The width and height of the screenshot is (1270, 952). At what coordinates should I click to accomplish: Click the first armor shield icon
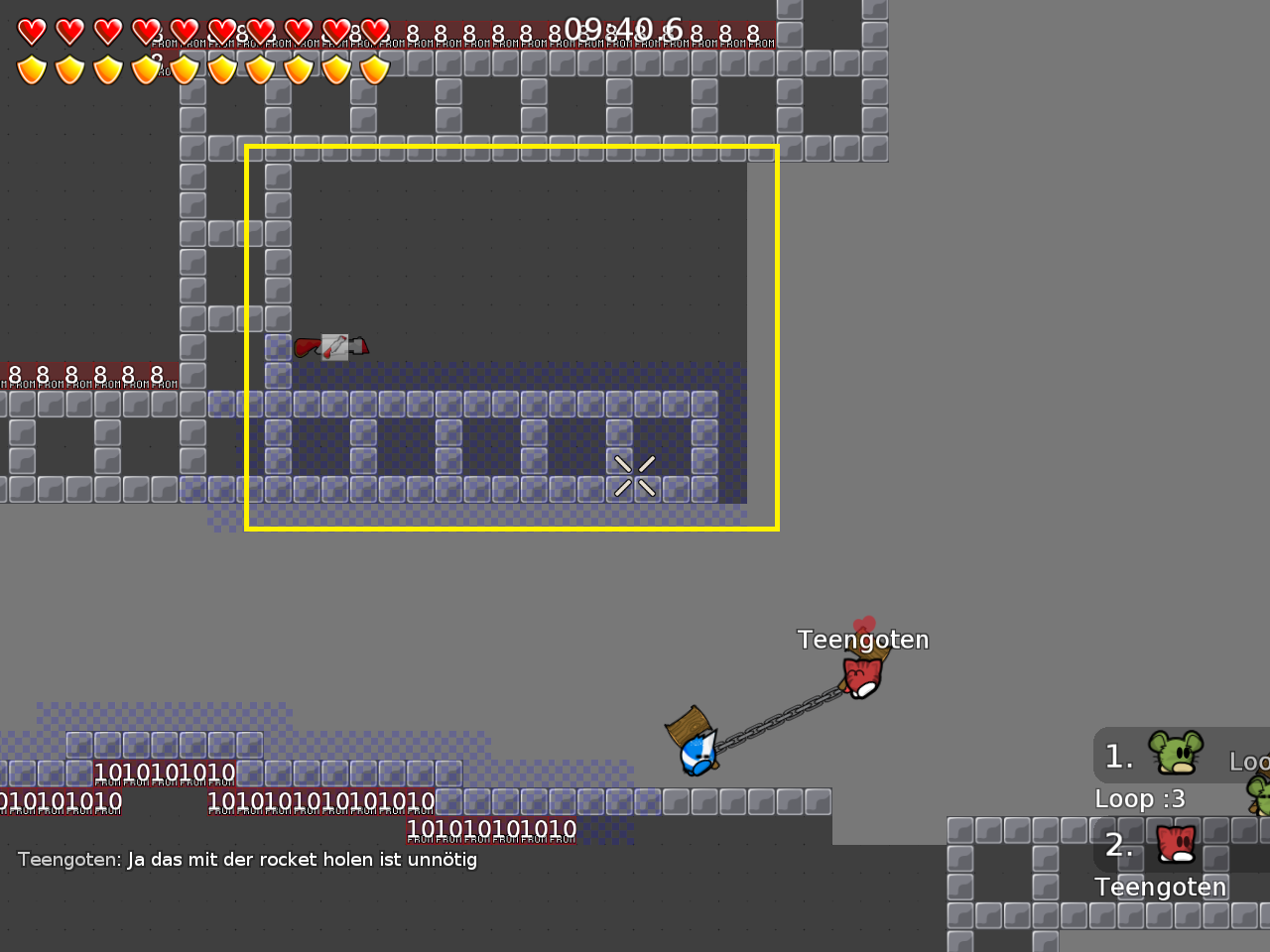click(33, 68)
